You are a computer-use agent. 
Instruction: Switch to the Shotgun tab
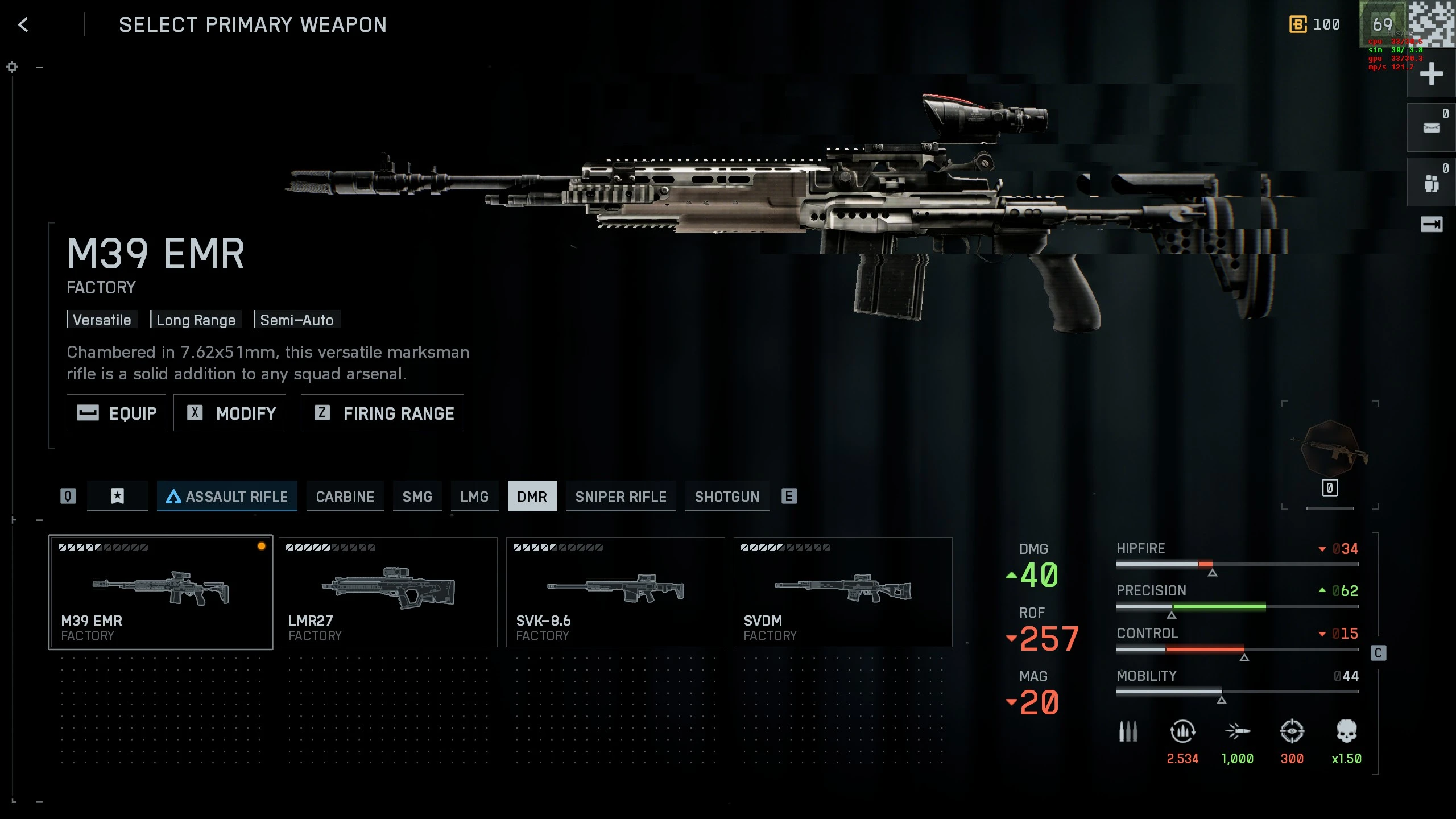tap(727, 497)
